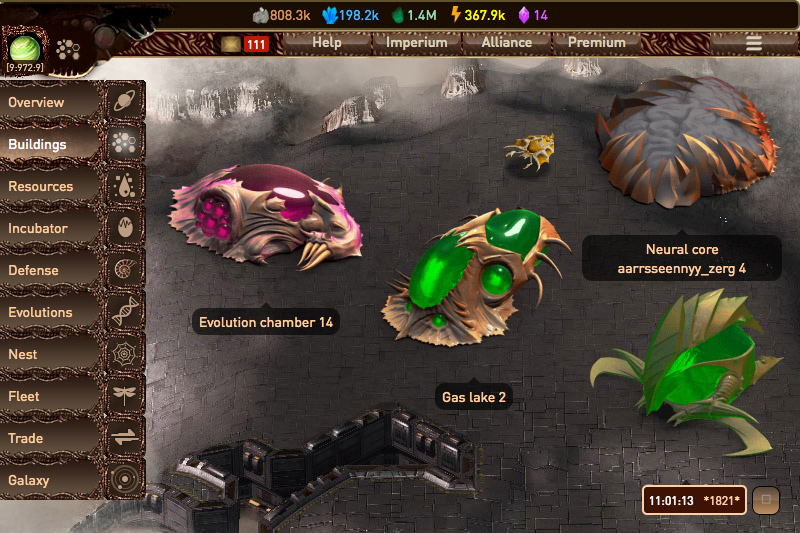Open the Alliance tab
This screenshot has height=533, width=800.
point(506,43)
